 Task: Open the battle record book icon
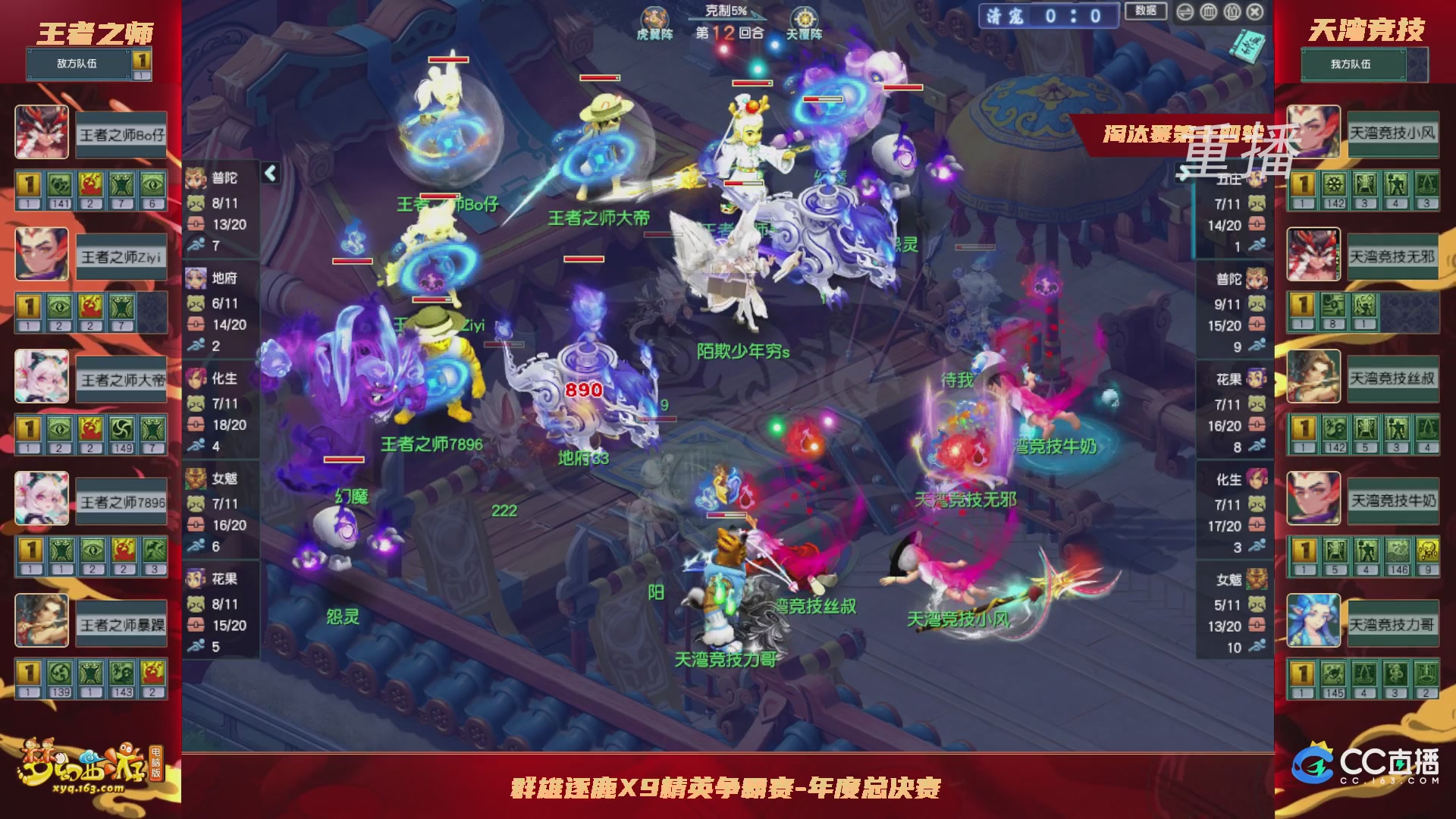click(1247, 45)
